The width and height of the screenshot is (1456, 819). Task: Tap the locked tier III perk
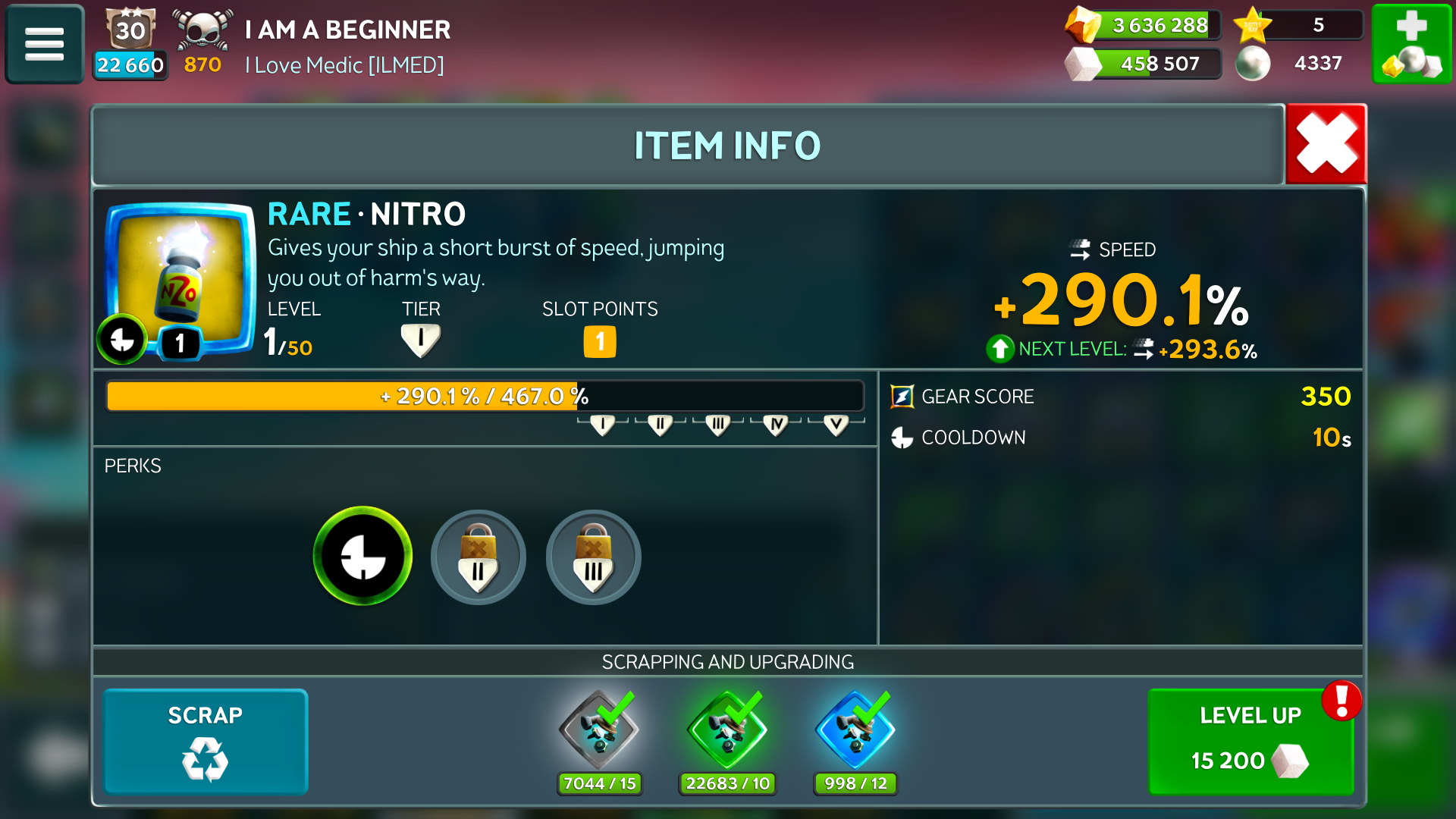point(593,557)
